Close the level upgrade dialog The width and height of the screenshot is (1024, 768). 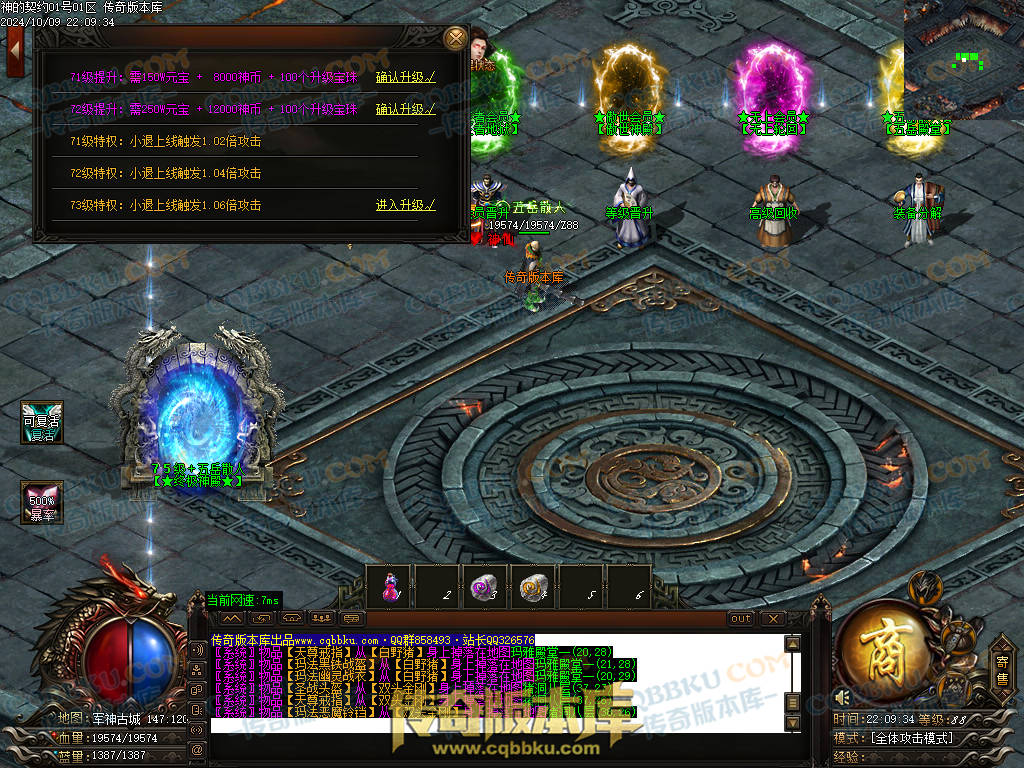click(x=455, y=39)
